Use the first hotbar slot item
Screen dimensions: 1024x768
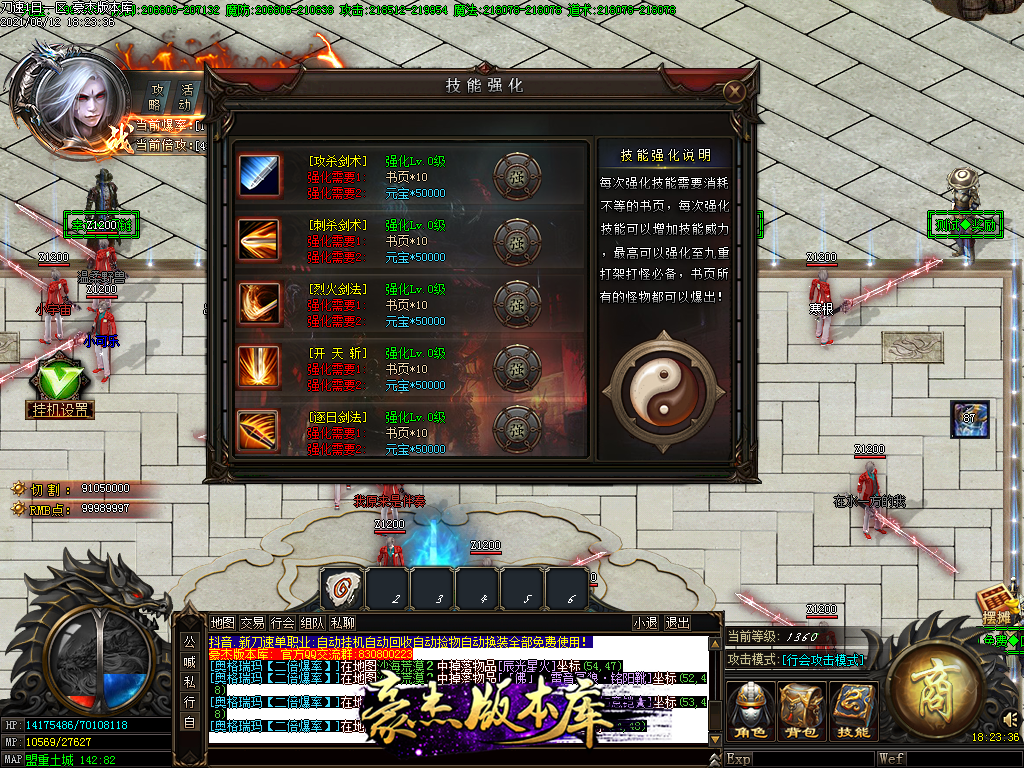coord(342,588)
